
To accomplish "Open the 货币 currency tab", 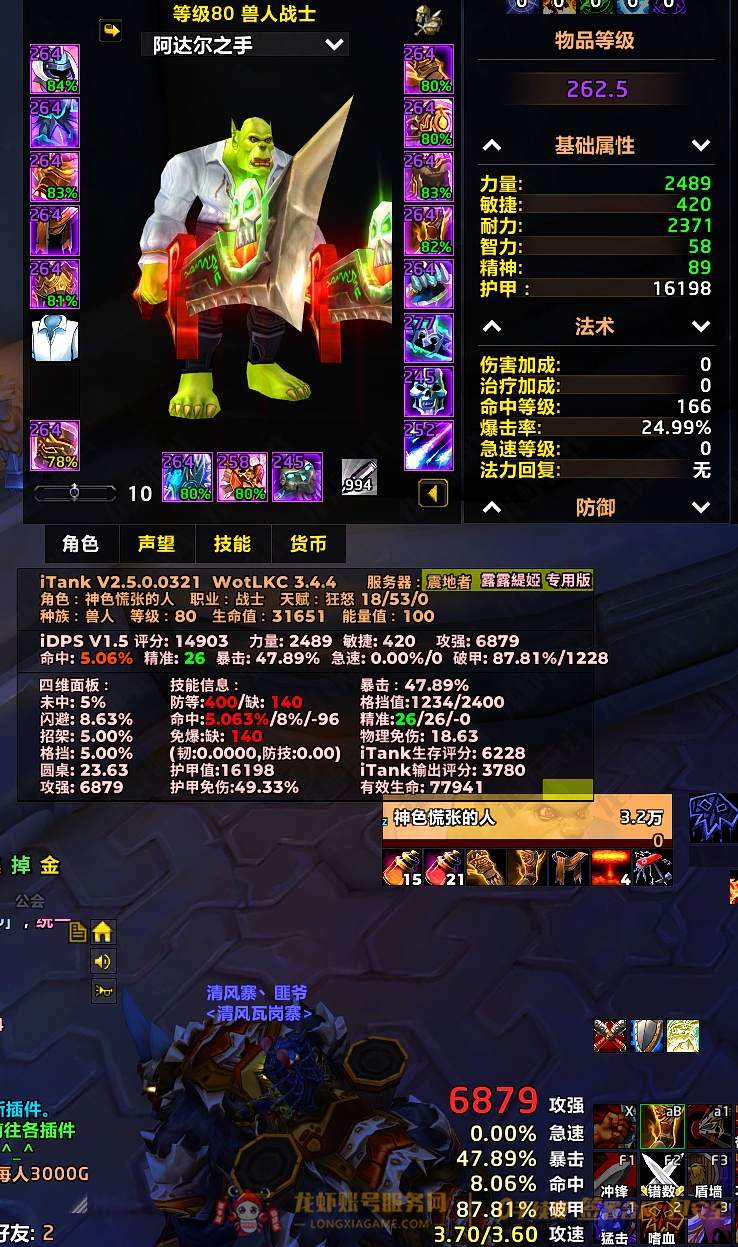I will [x=308, y=544].
